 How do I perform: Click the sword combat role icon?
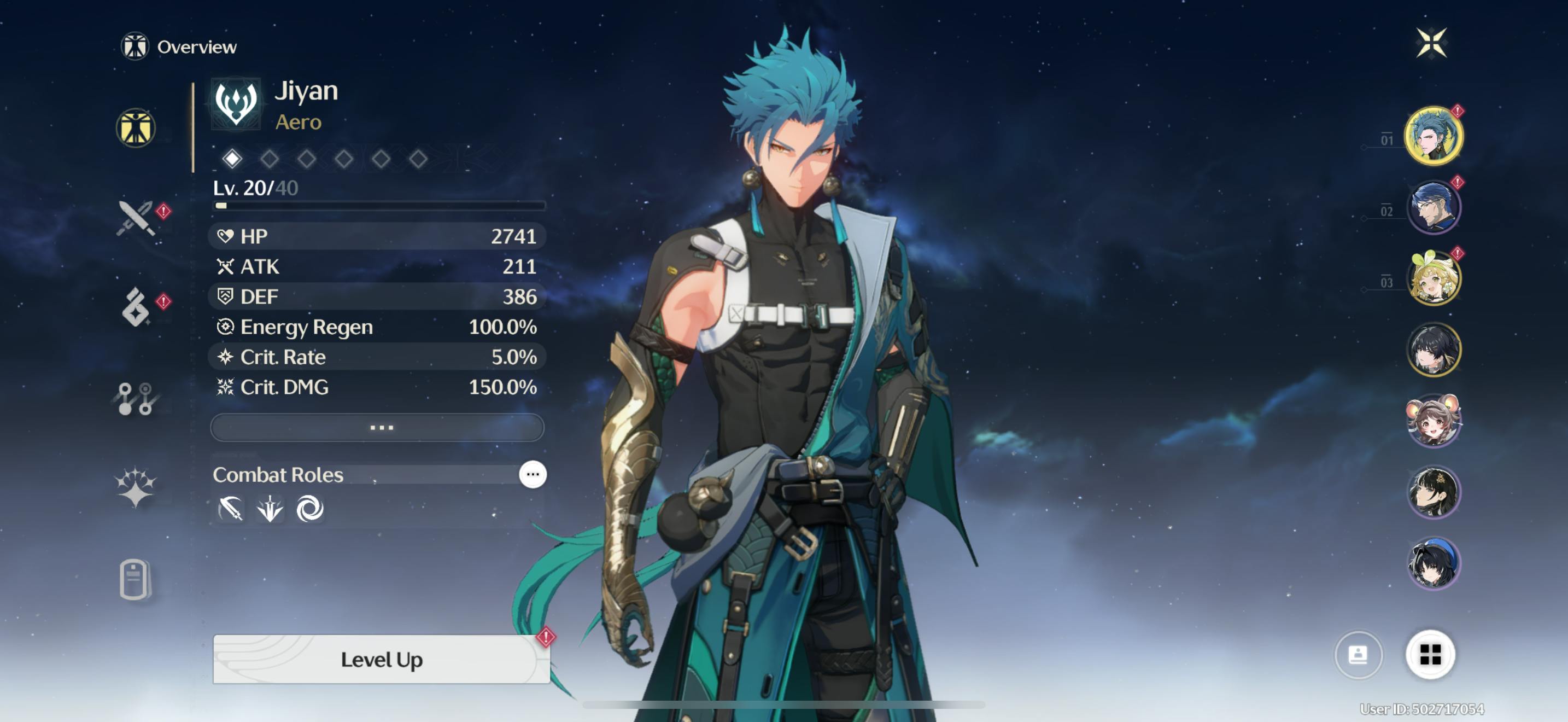231,508
